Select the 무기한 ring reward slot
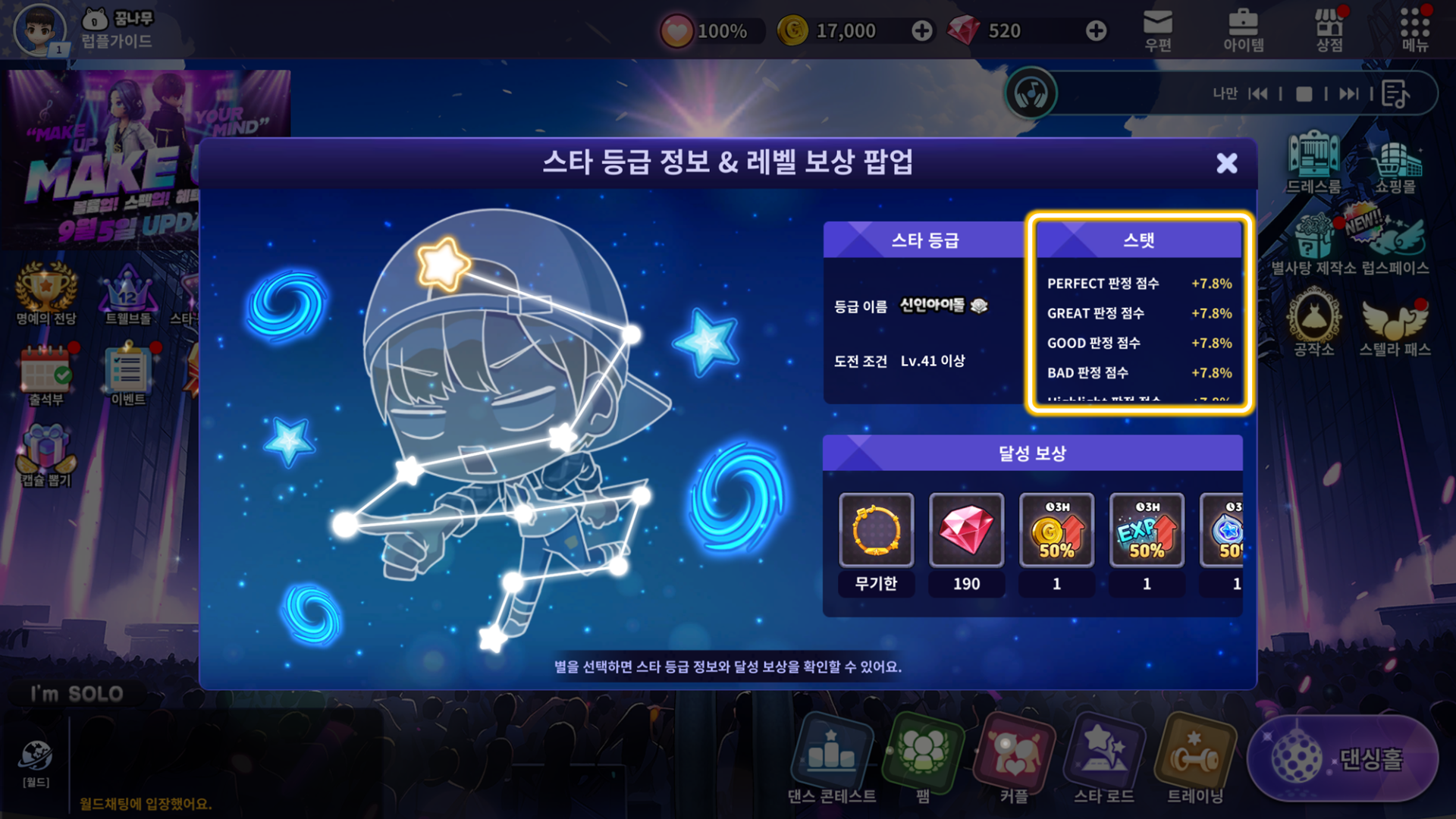The height and width of the screenshot is (819, 1456). click(x=876, y=530)
